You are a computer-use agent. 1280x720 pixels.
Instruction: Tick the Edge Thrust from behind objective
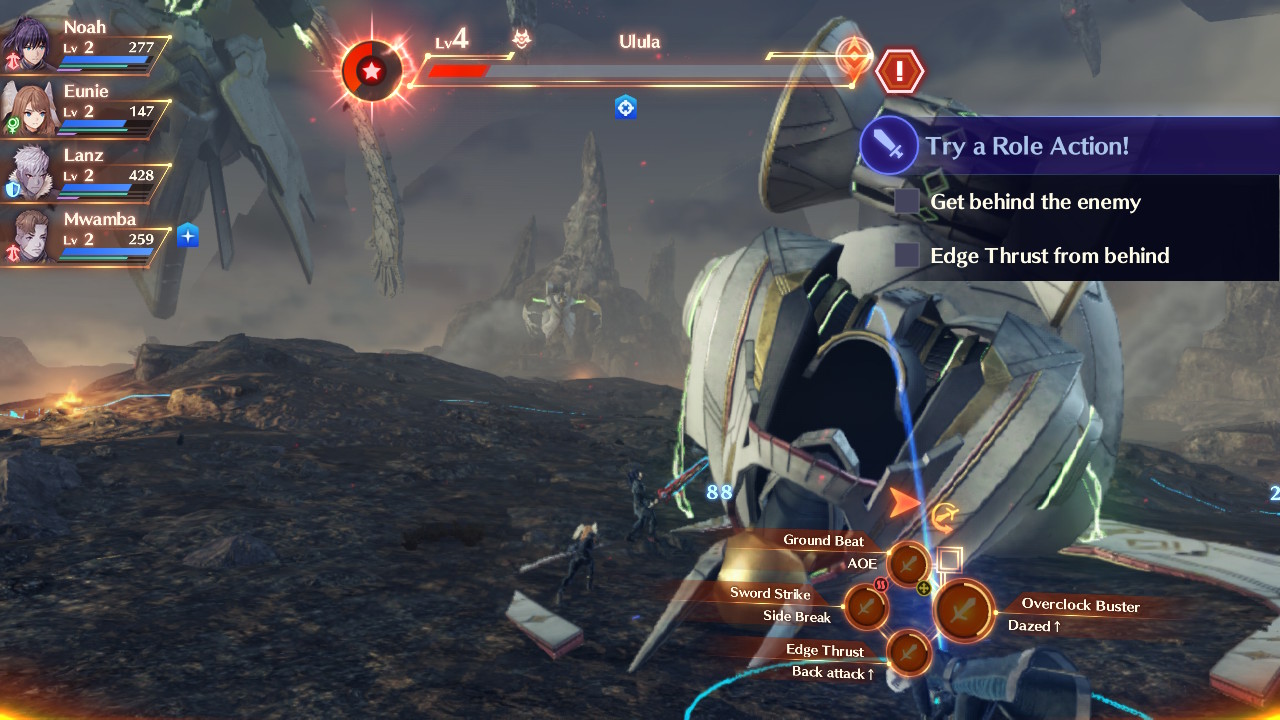[x=907, y=256]
